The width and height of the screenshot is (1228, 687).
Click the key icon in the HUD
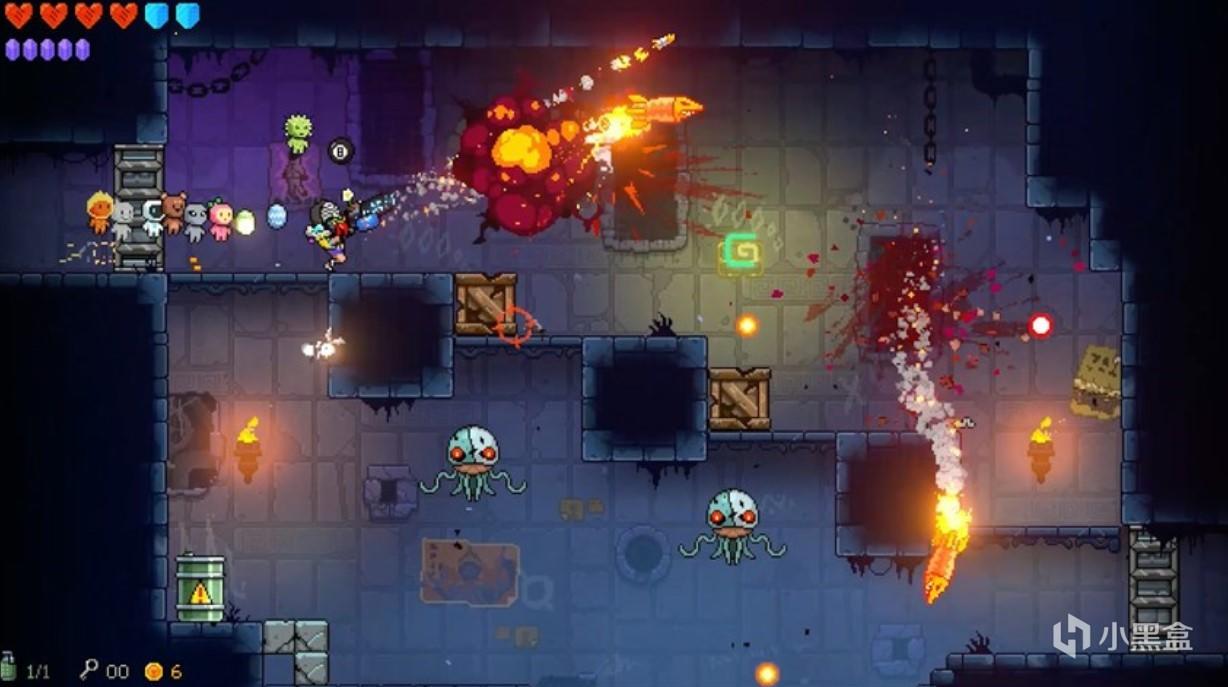tap(88, 670)
